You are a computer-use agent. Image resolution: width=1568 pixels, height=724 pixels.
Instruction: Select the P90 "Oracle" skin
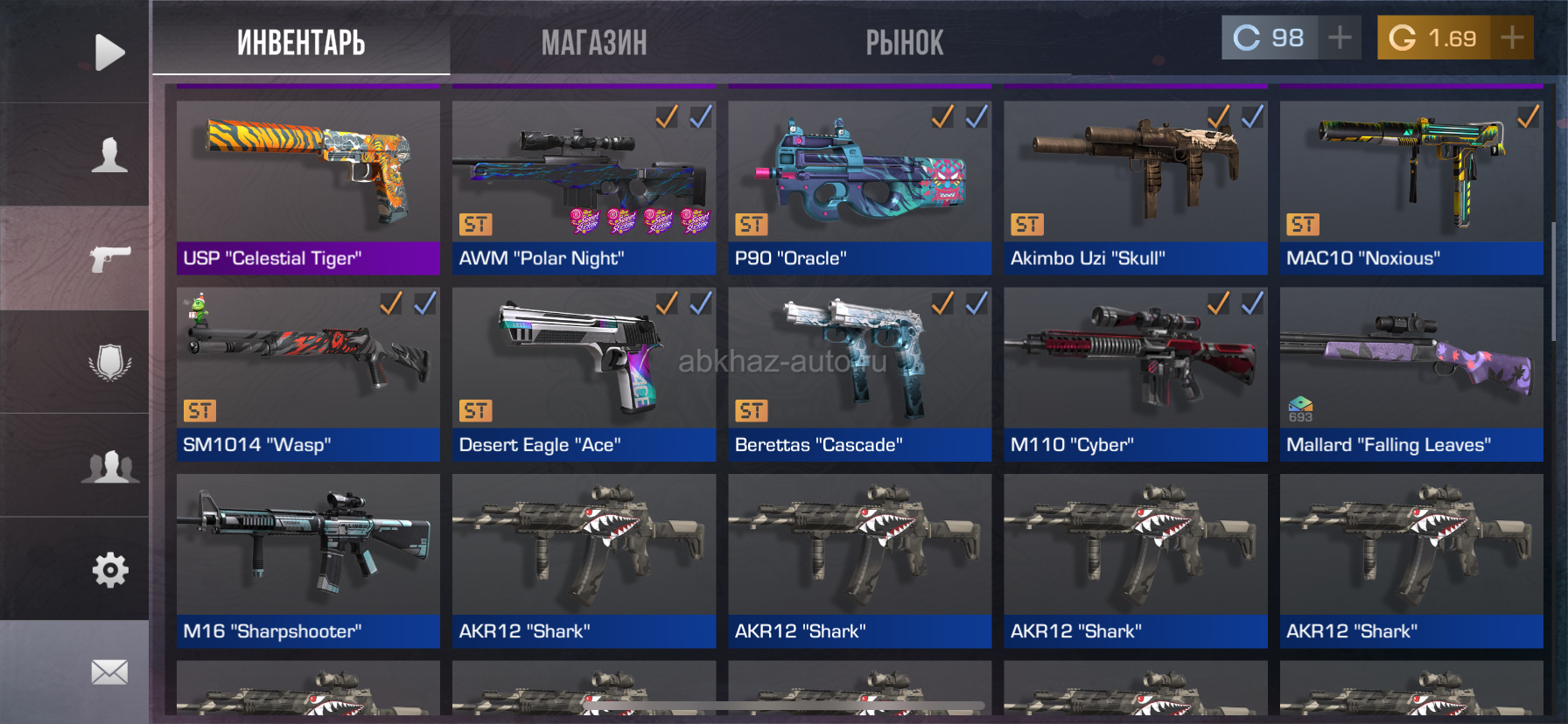859,185
